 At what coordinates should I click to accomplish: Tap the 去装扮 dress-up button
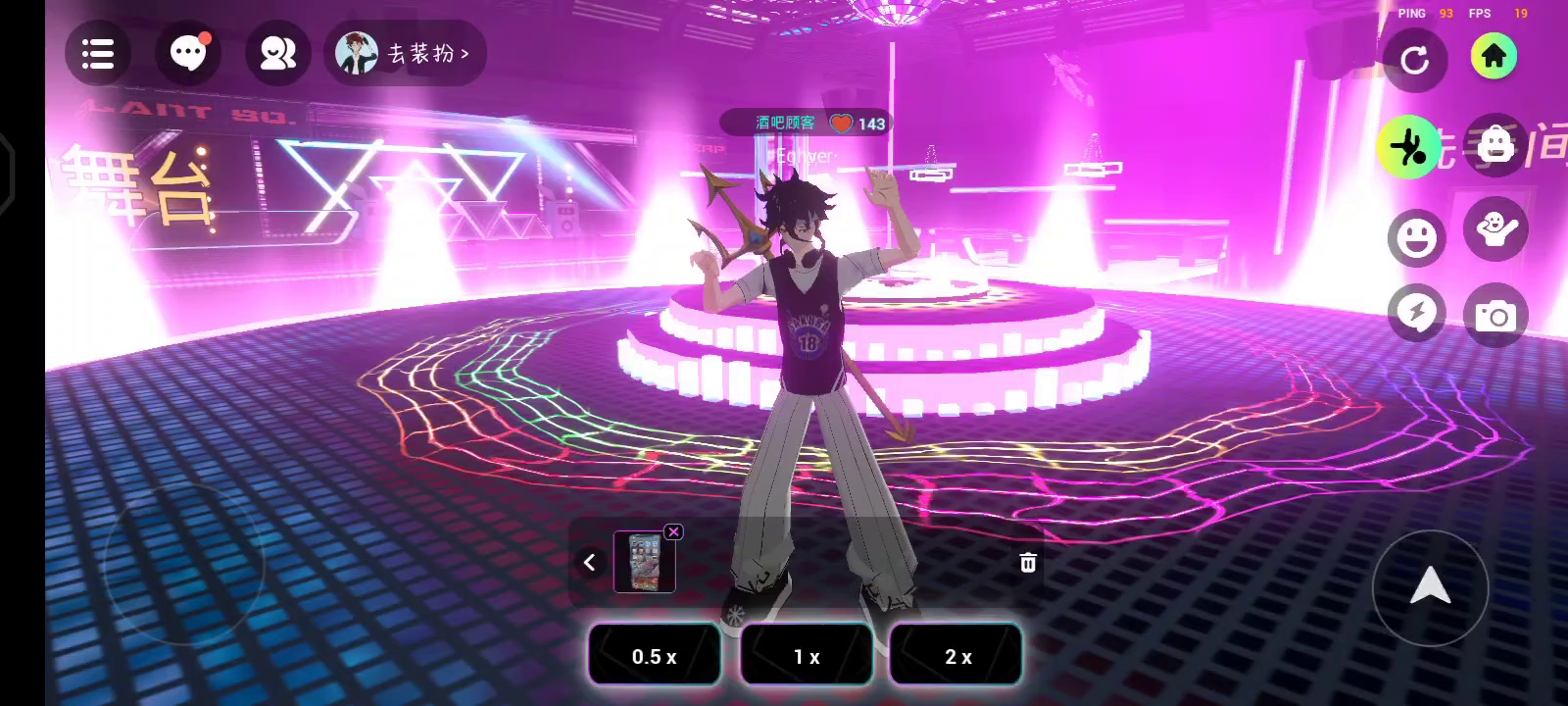tap(406, 54)
